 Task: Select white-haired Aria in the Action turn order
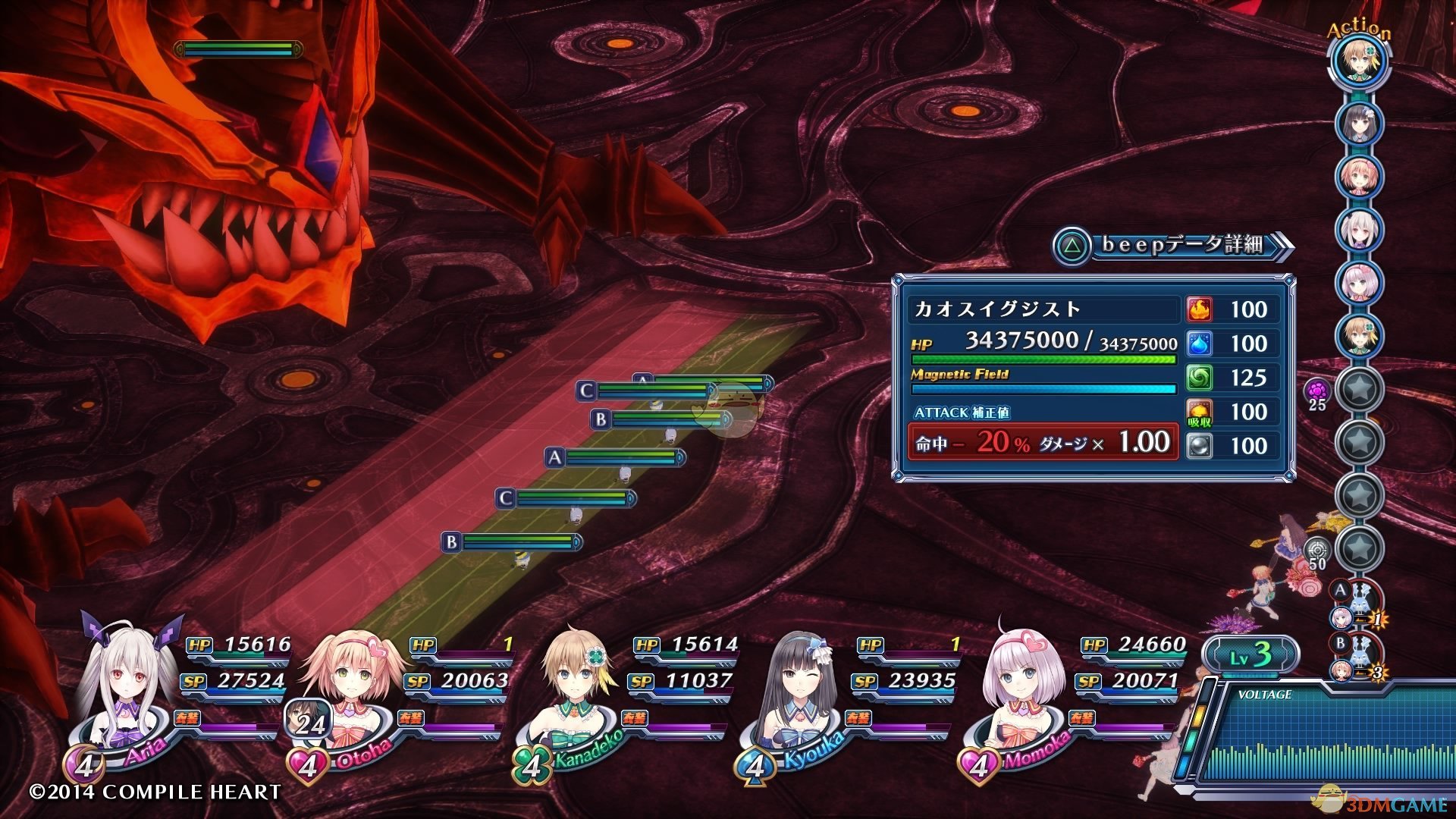coord(1359,228)
